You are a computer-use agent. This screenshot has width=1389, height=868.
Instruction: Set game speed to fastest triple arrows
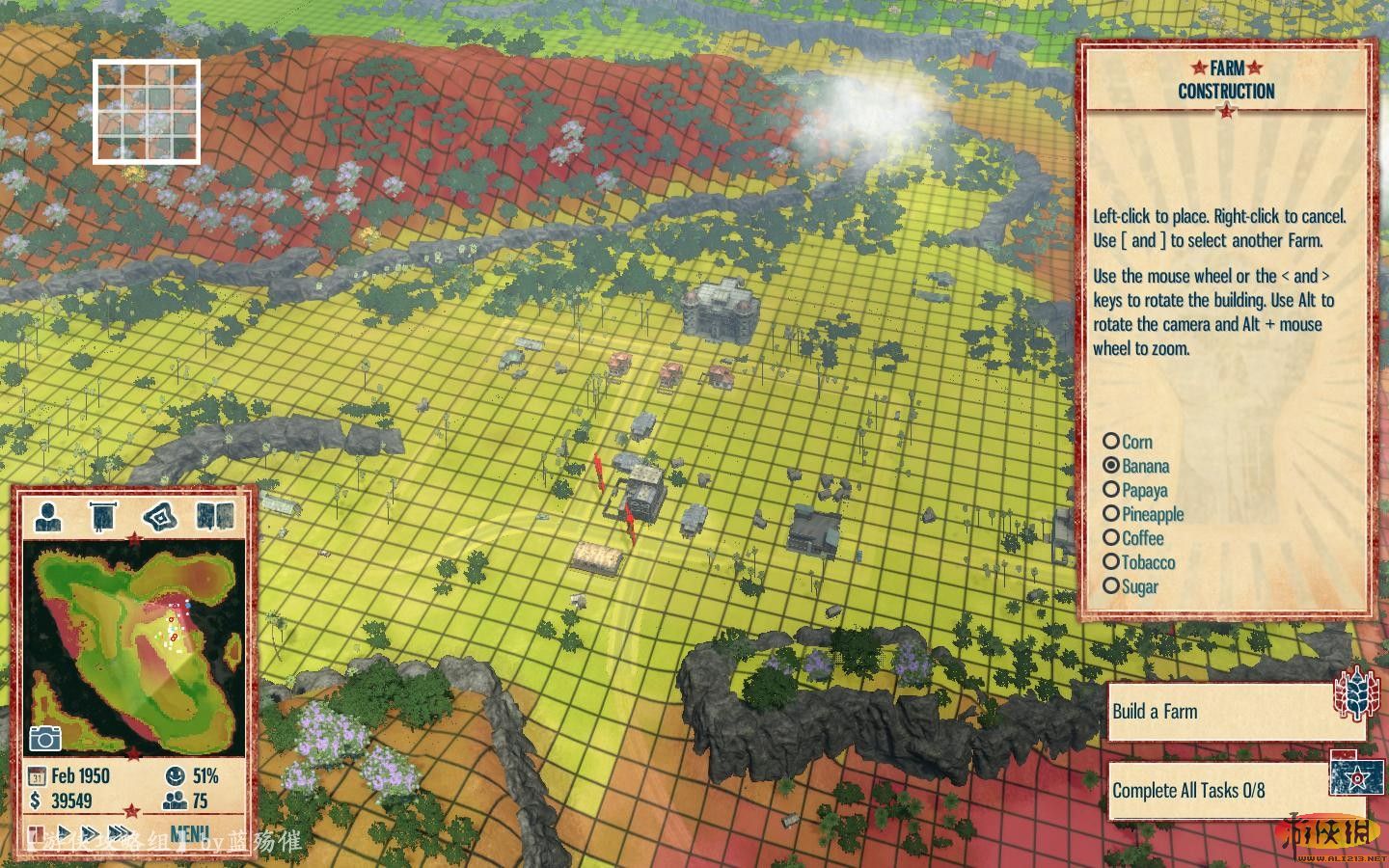(x=121, y=833)
